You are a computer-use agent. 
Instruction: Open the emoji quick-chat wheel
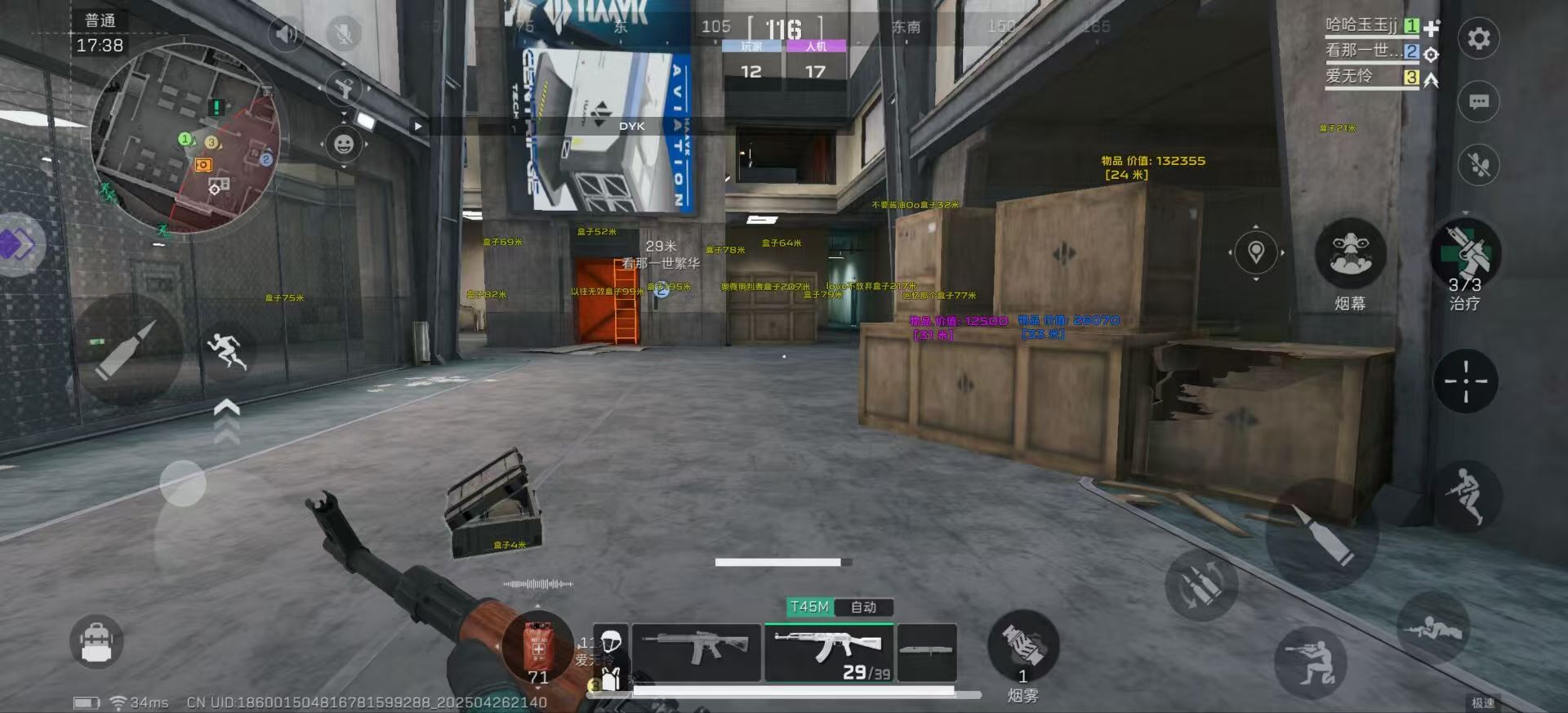tap(344, 145)
